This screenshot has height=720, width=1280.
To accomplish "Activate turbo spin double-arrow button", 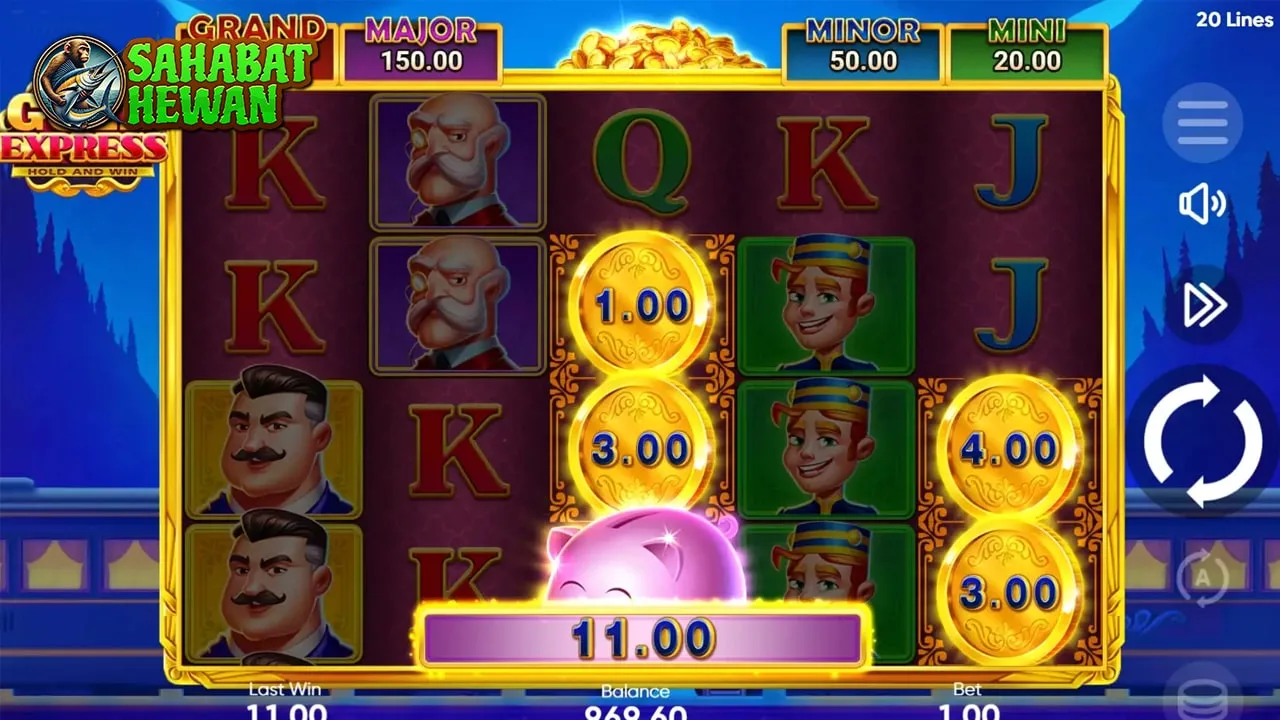I will [1203, 305].
